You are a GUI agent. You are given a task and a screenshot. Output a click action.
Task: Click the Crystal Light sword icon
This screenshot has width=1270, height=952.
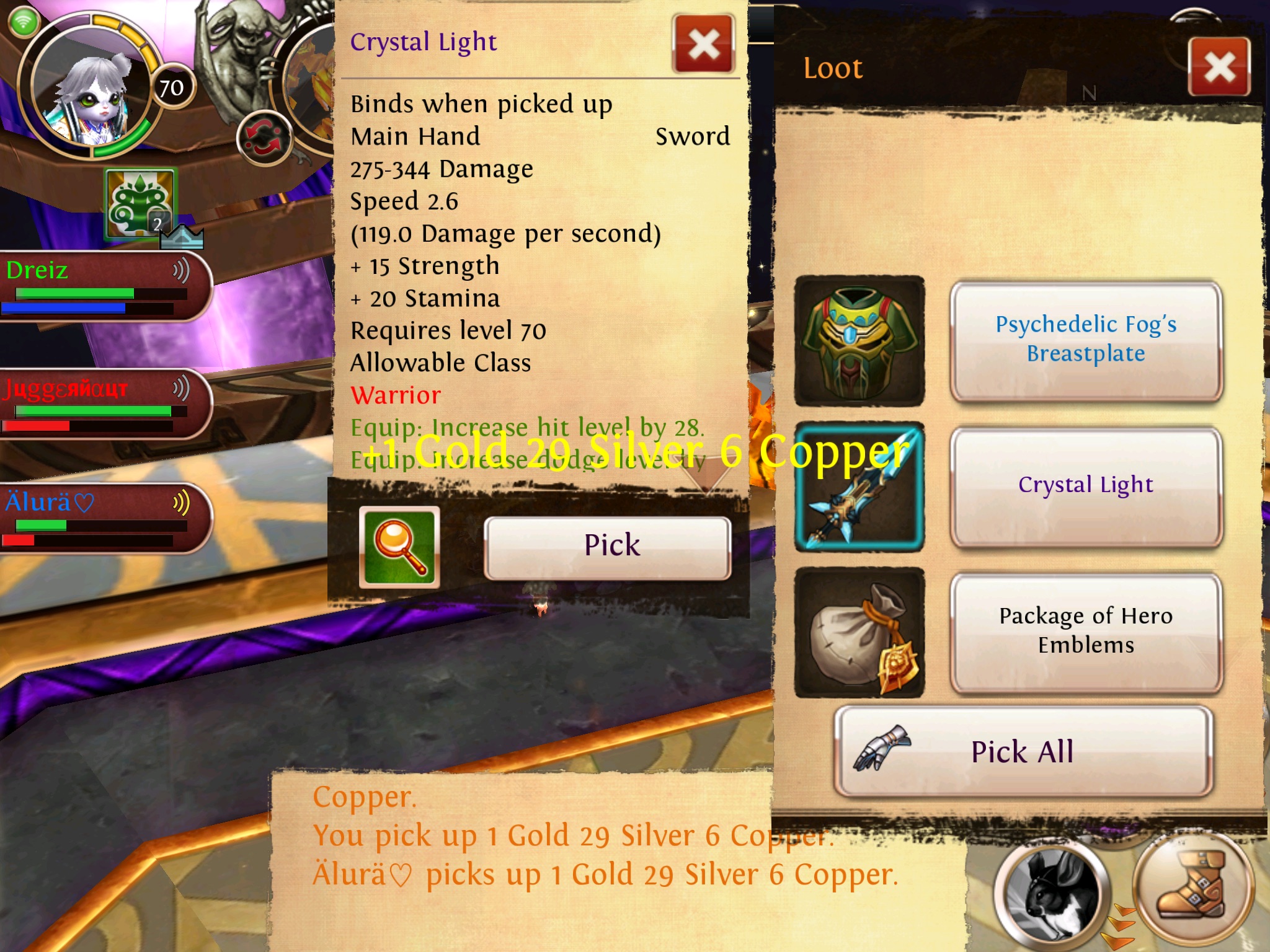859,487
